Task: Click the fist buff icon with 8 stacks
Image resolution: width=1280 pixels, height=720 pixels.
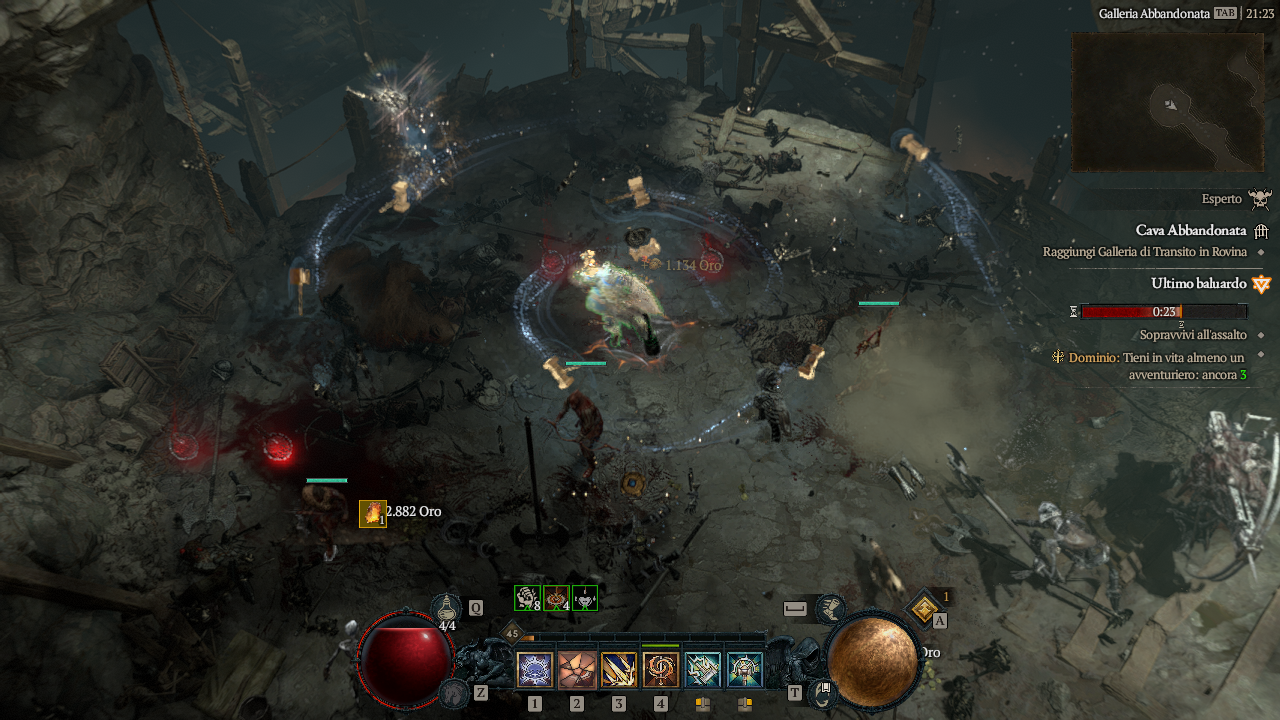Action: click(x=527, y=598)
